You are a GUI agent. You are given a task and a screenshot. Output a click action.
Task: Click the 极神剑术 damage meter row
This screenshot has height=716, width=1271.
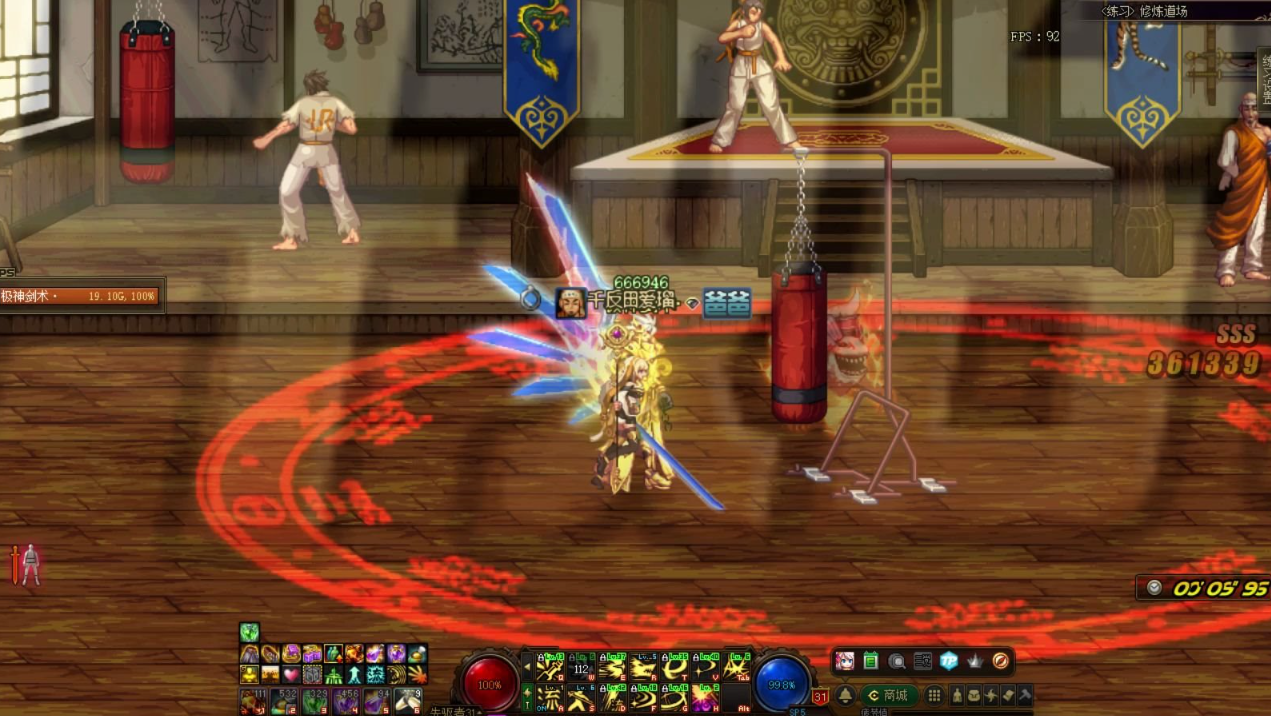80,296
